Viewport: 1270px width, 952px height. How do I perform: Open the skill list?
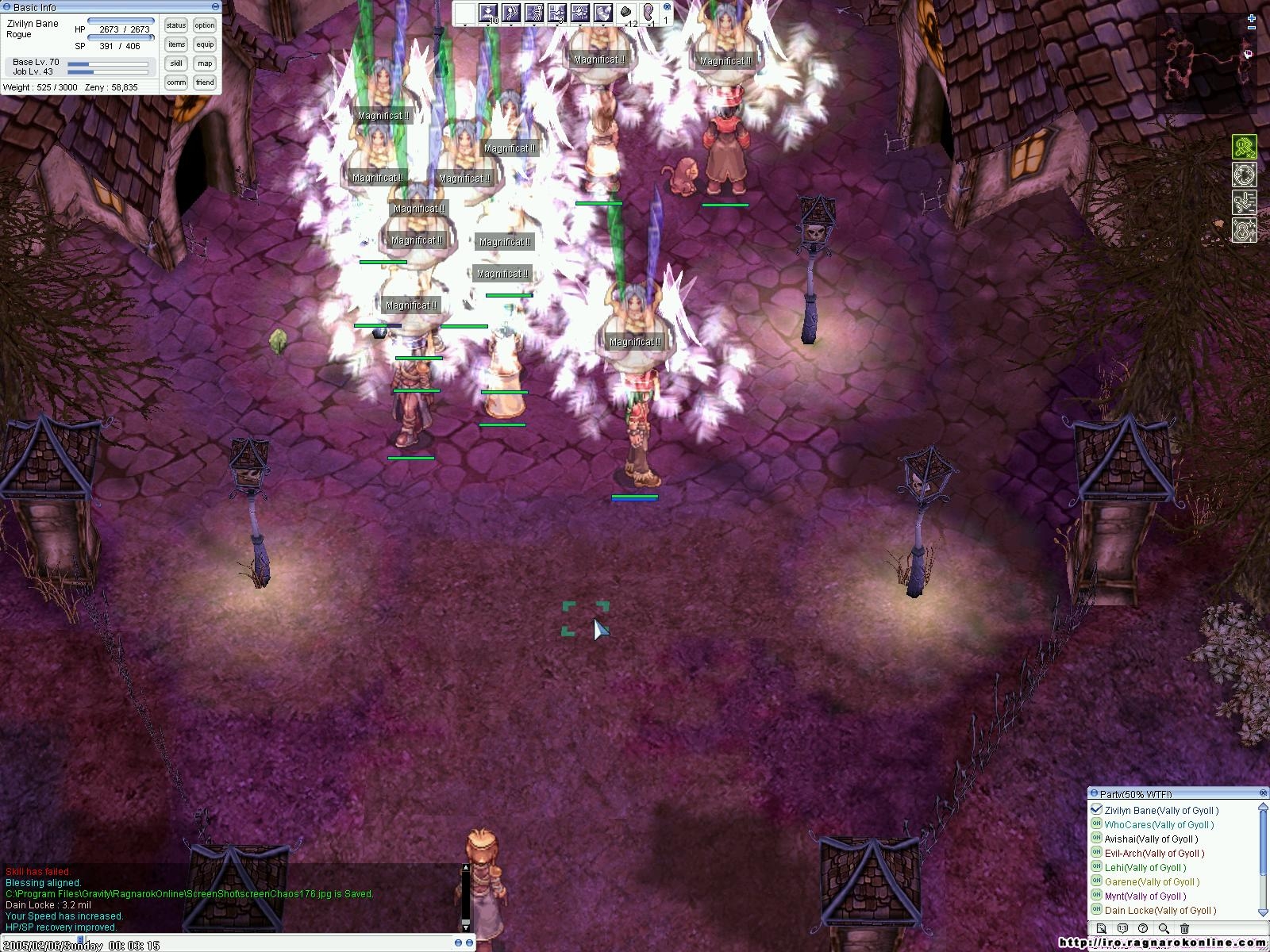point(175,63)
